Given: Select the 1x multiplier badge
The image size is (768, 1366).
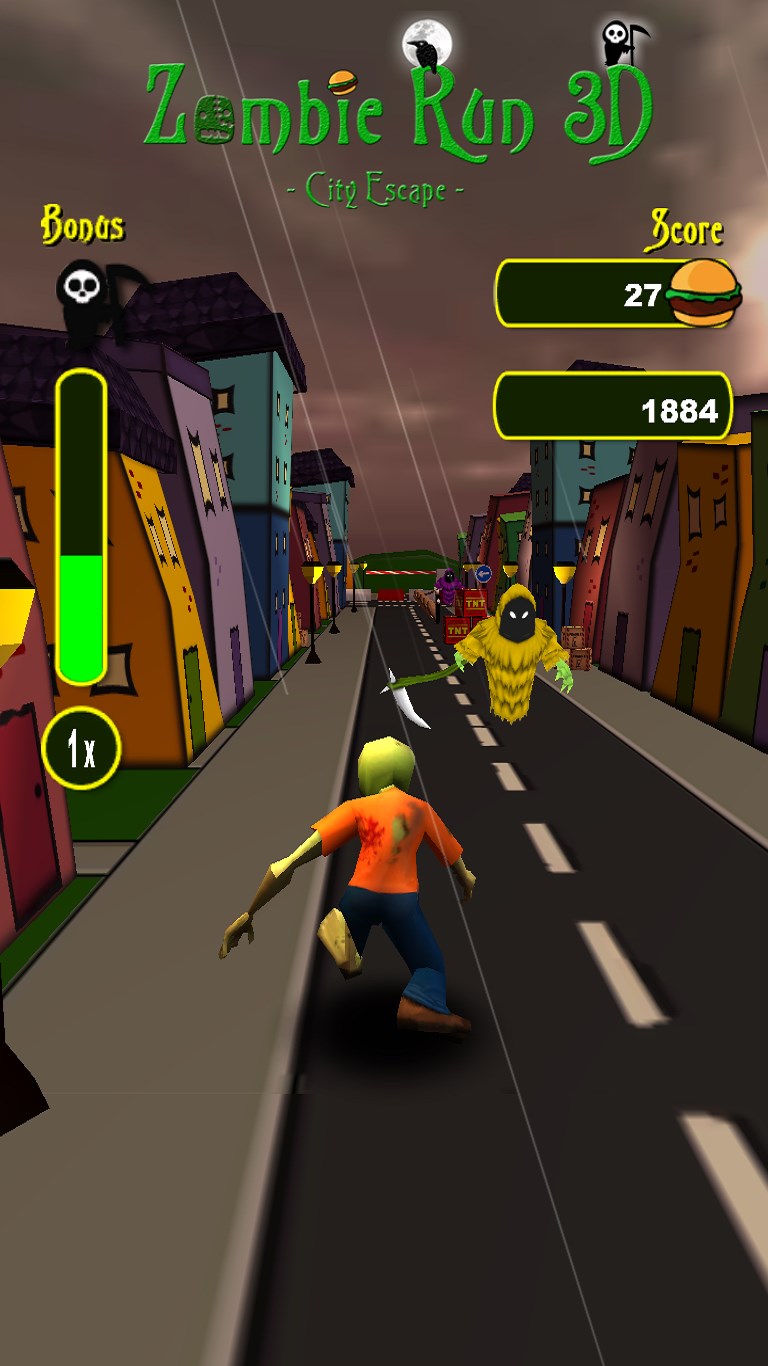Looking at the screenshot, I should coord(81,748).
